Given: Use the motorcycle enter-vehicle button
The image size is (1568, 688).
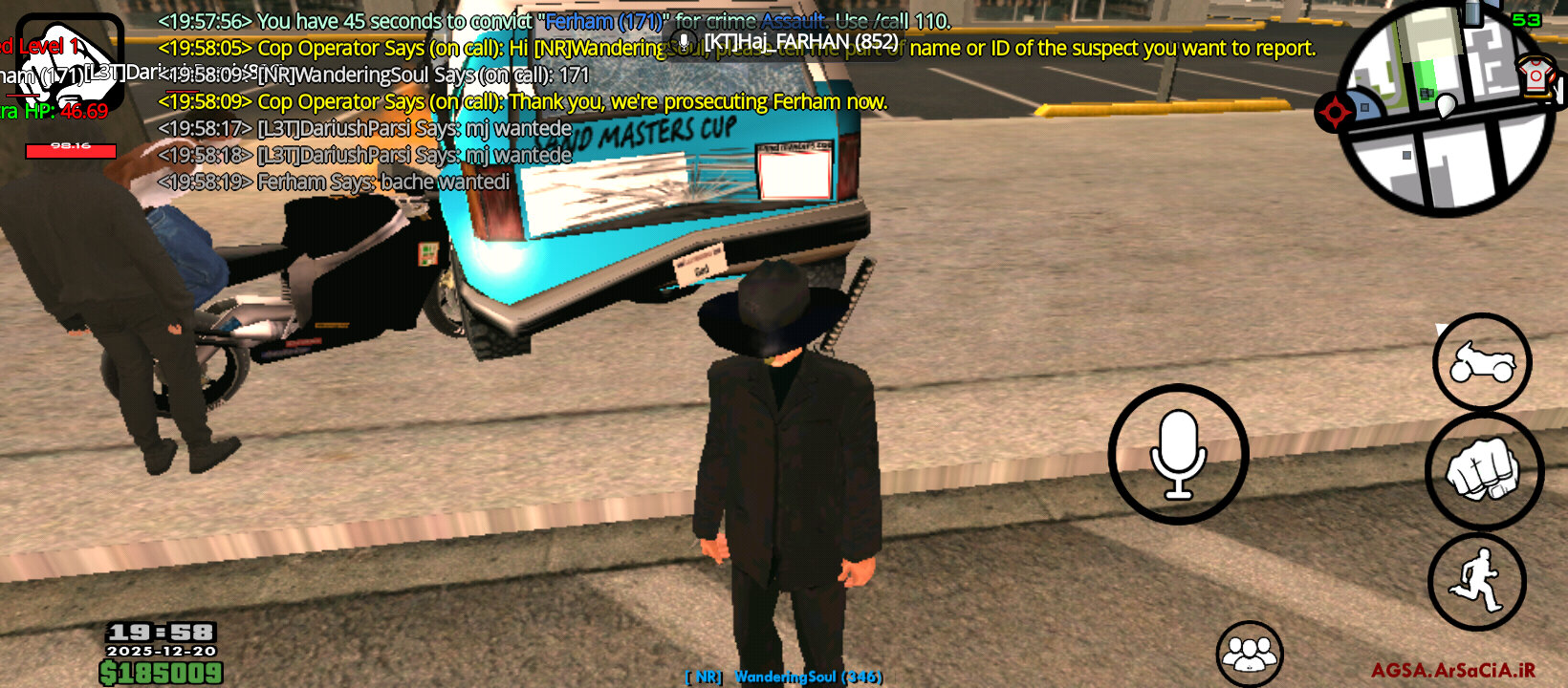Looking at the screenshot, I should [1482, 362].
